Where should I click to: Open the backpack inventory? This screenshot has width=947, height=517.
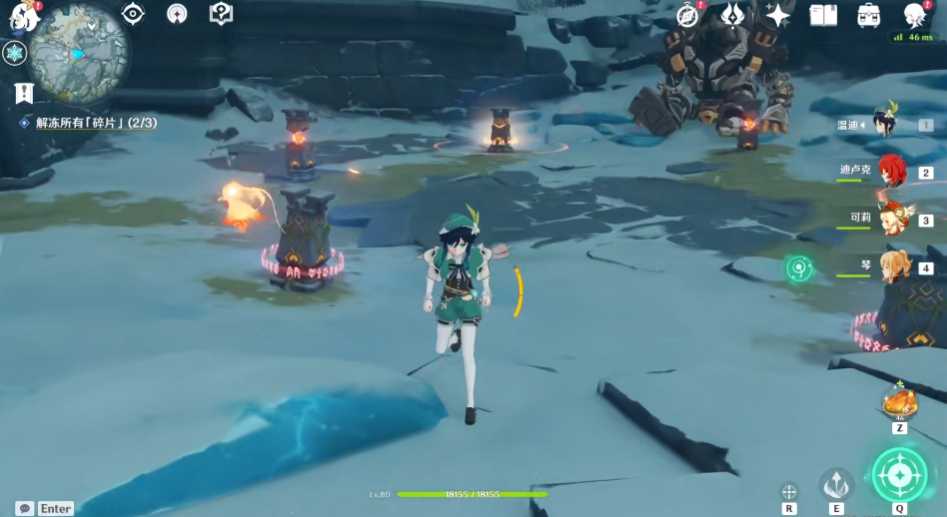(x=869, y=15)
